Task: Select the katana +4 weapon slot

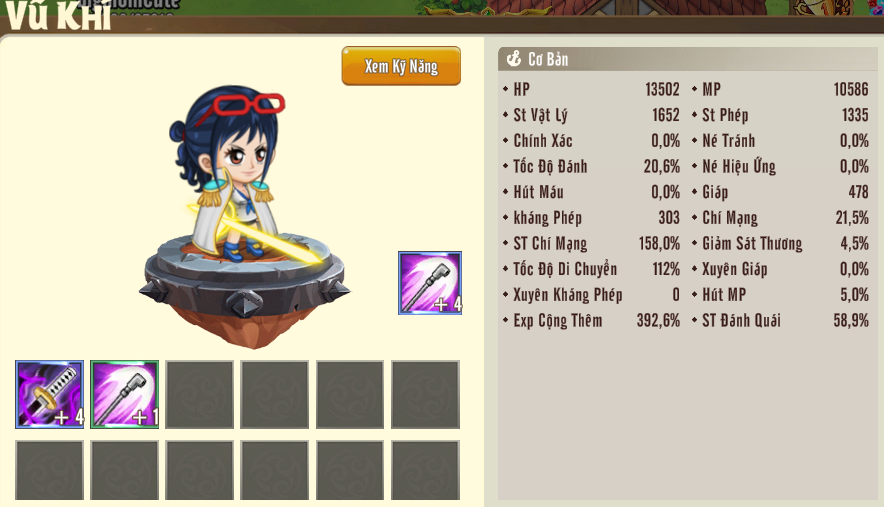Action: tap(49, 394)
